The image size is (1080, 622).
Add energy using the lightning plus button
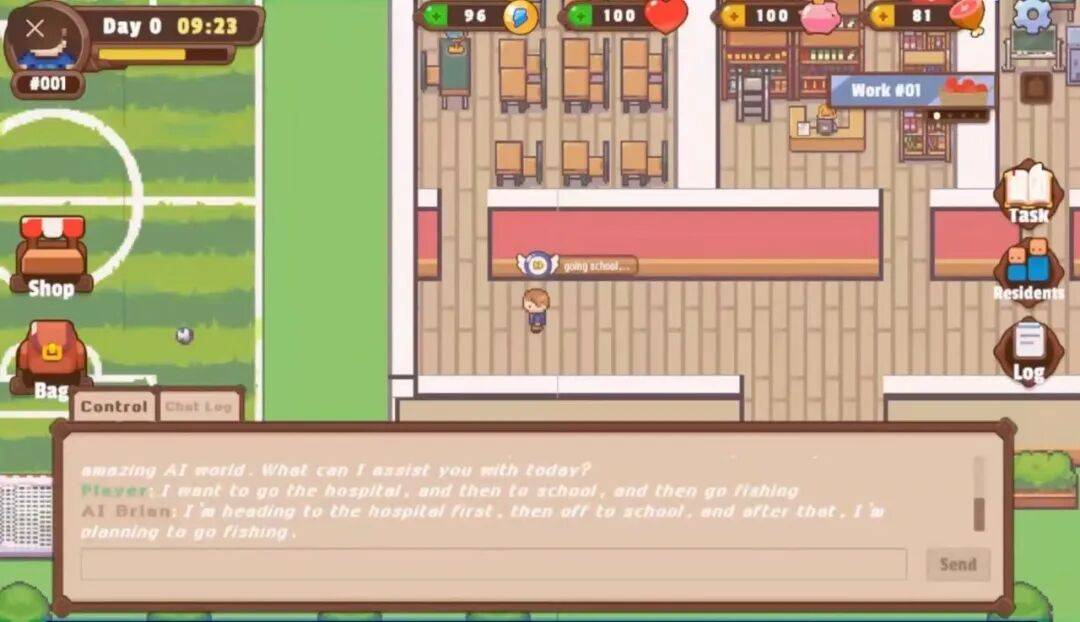[x=434, y=16]
